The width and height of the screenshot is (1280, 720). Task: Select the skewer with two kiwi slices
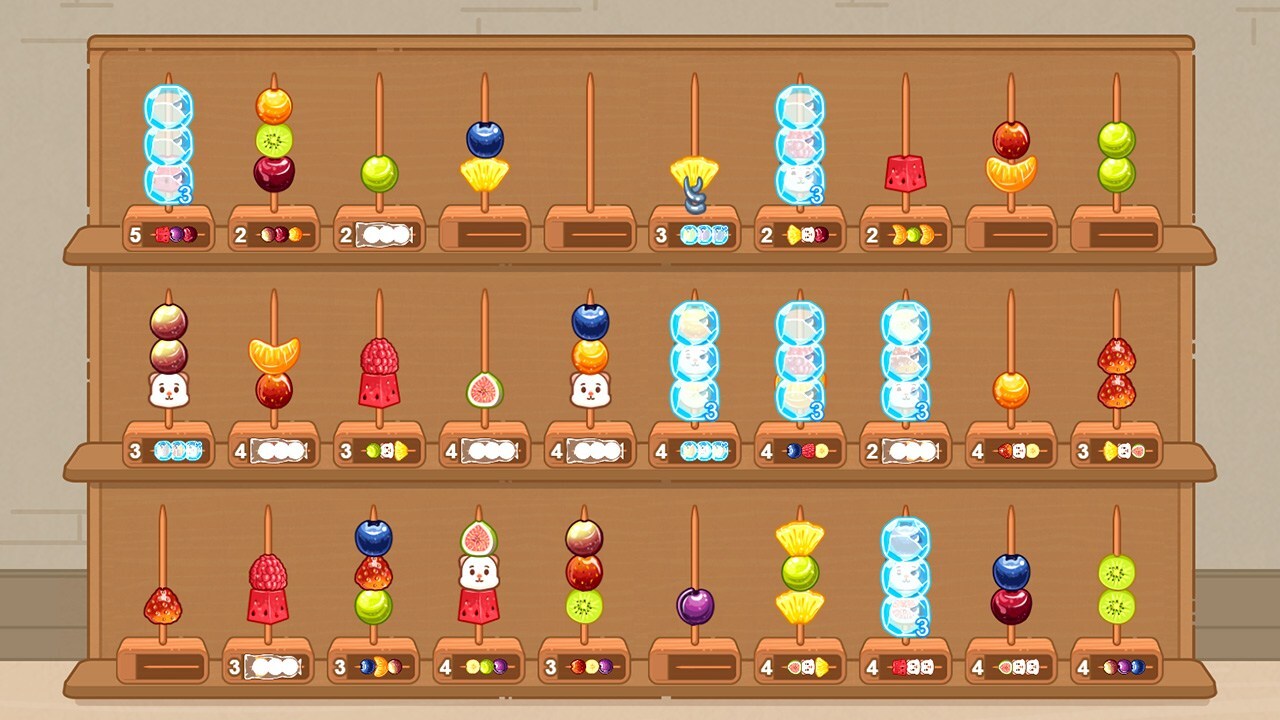point(1116,588)
